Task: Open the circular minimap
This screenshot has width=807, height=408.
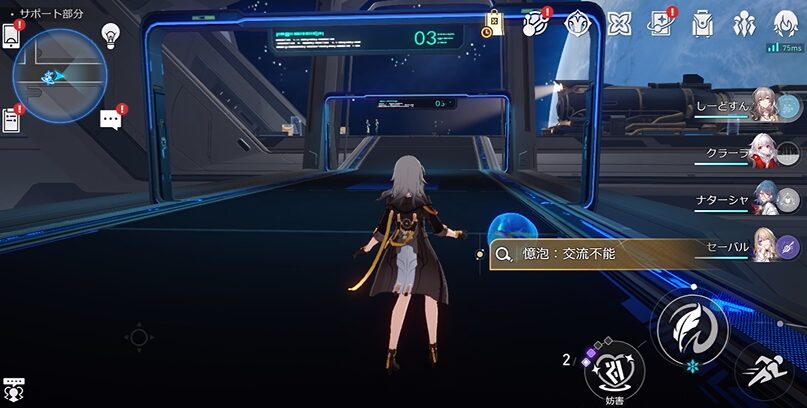Action: click(x=60, y=75)
